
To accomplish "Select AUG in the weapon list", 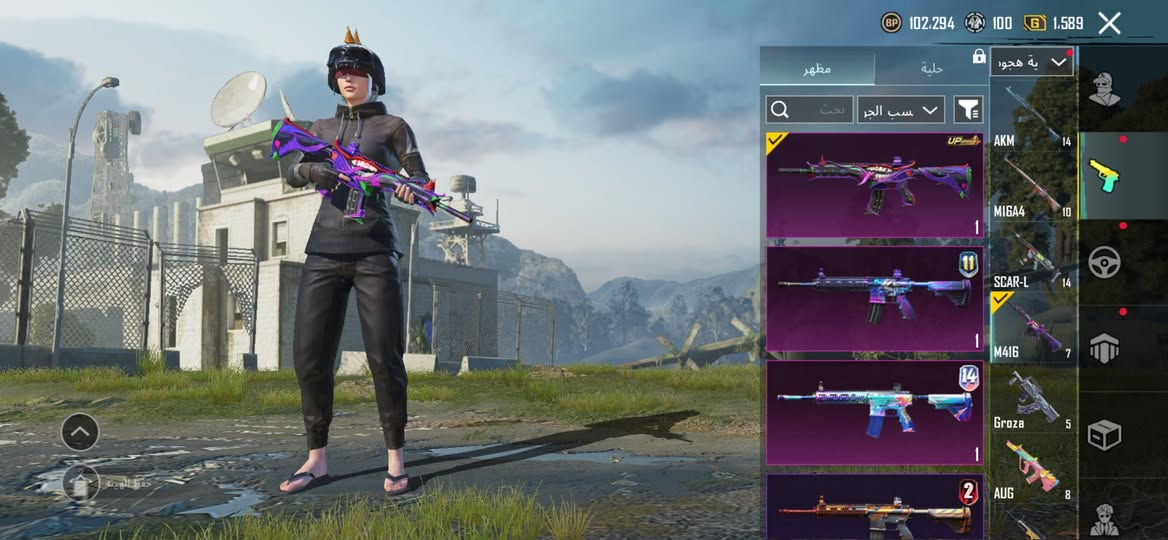I will pyautogui.click(x=1033, y=470).
